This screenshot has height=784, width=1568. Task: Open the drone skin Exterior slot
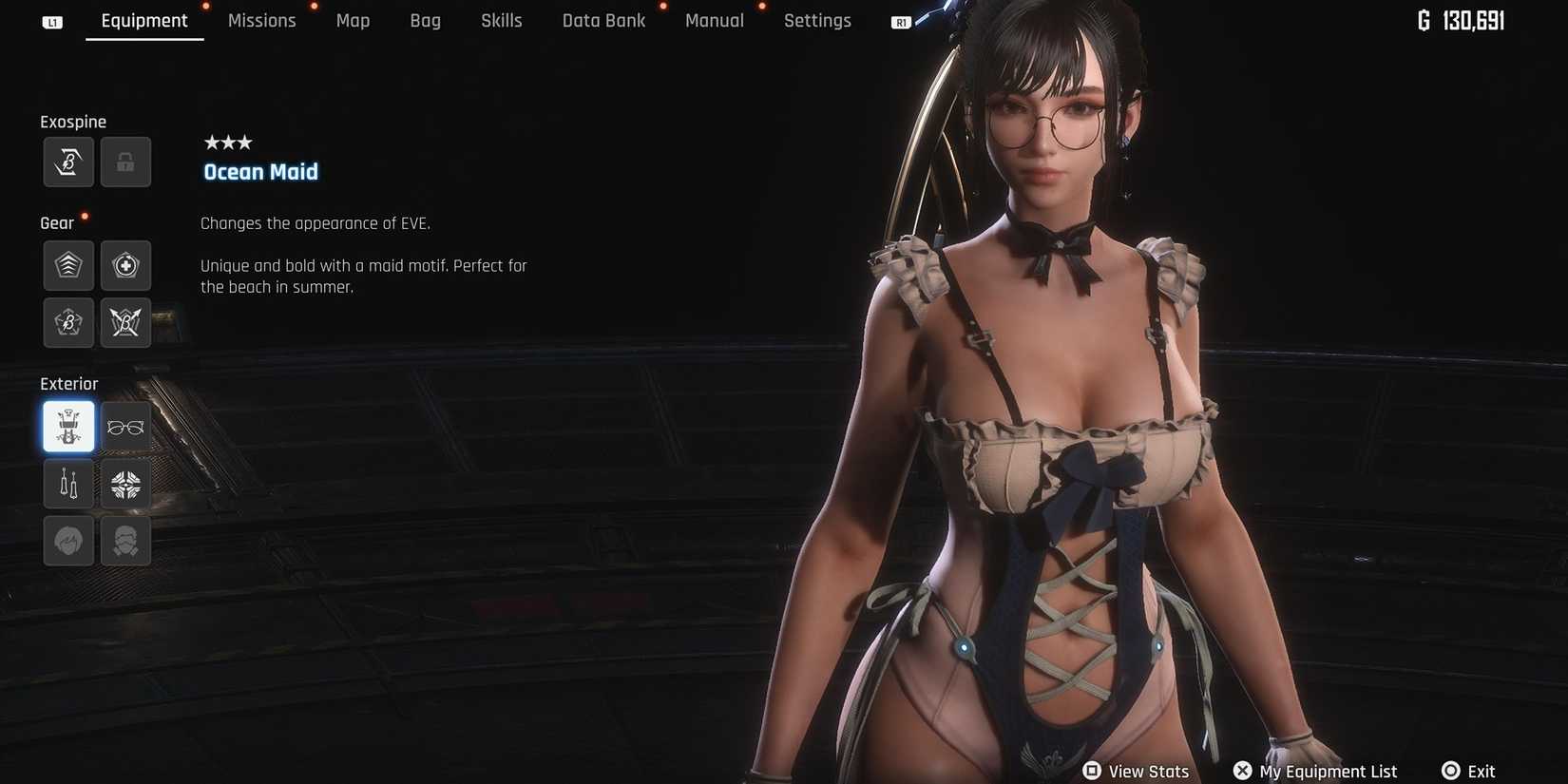[x=125, y=483]
